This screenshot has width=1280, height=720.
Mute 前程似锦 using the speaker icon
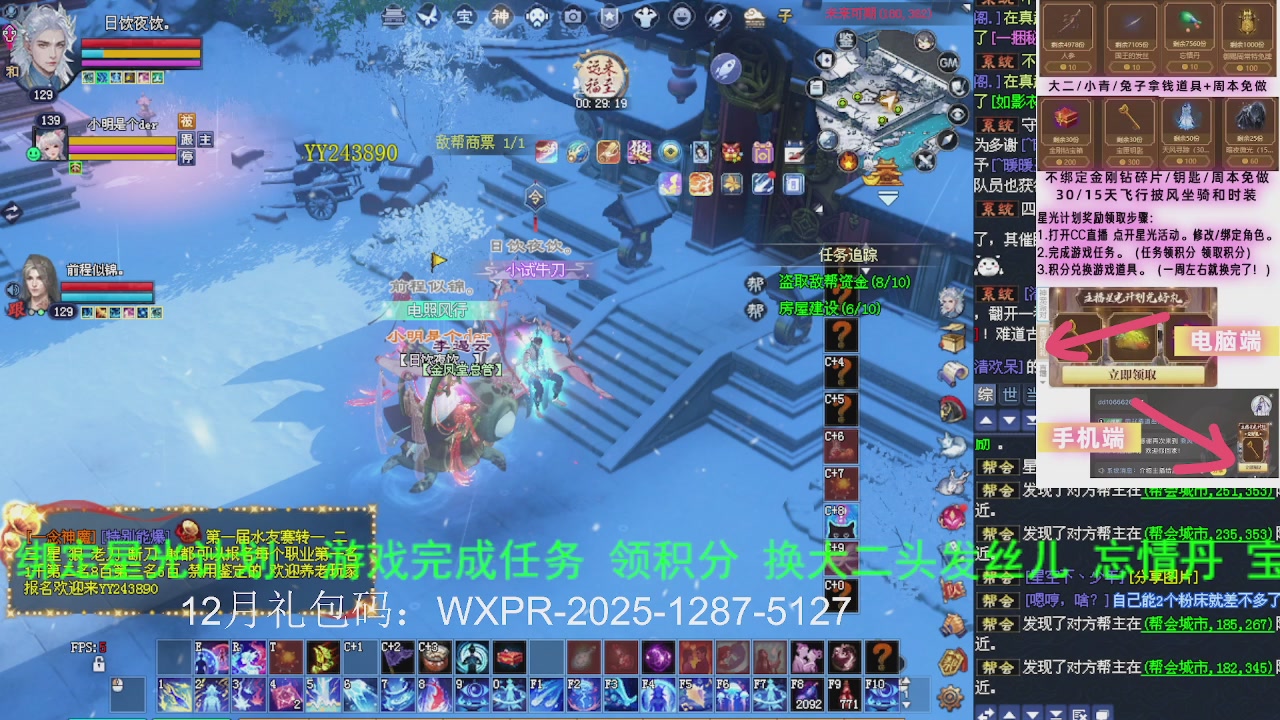[x=13, y=288]
